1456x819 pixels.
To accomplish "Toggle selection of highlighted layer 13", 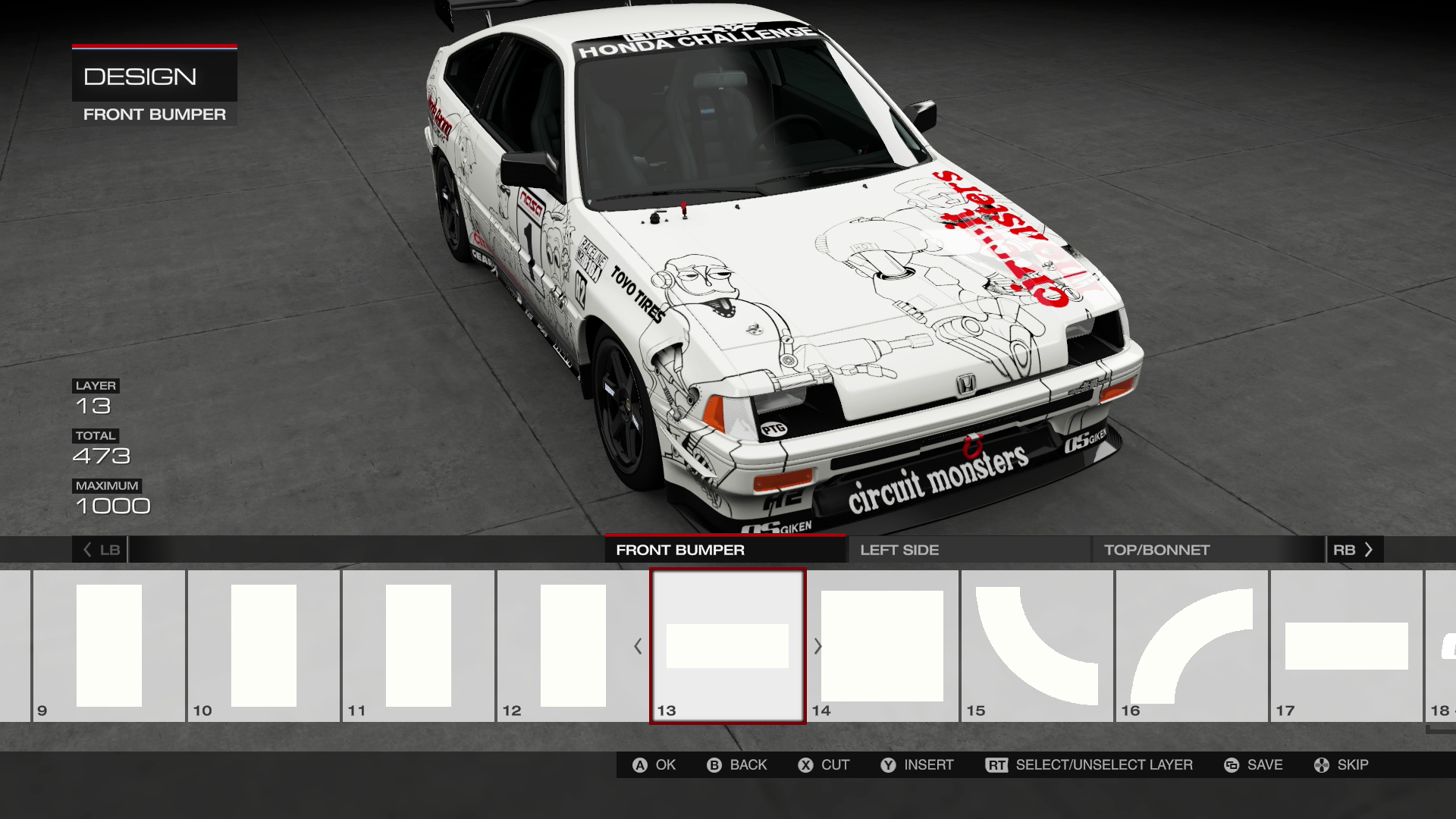I will pos(727,647).
